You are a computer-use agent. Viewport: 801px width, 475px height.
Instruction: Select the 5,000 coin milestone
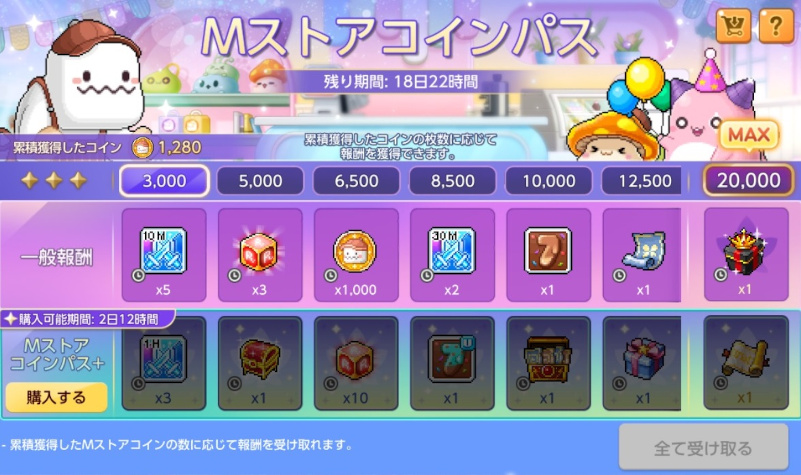point(260,180)
